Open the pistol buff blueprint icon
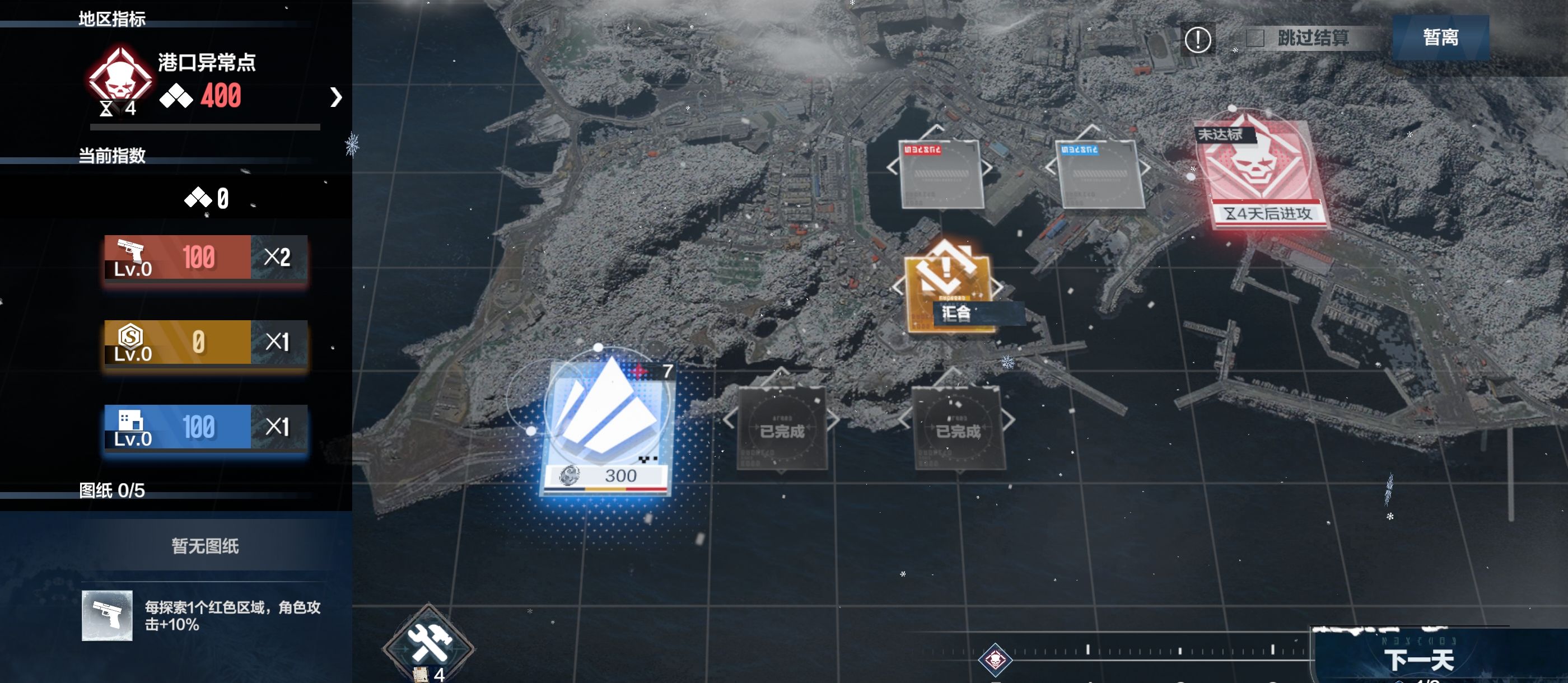 point(107,615)
